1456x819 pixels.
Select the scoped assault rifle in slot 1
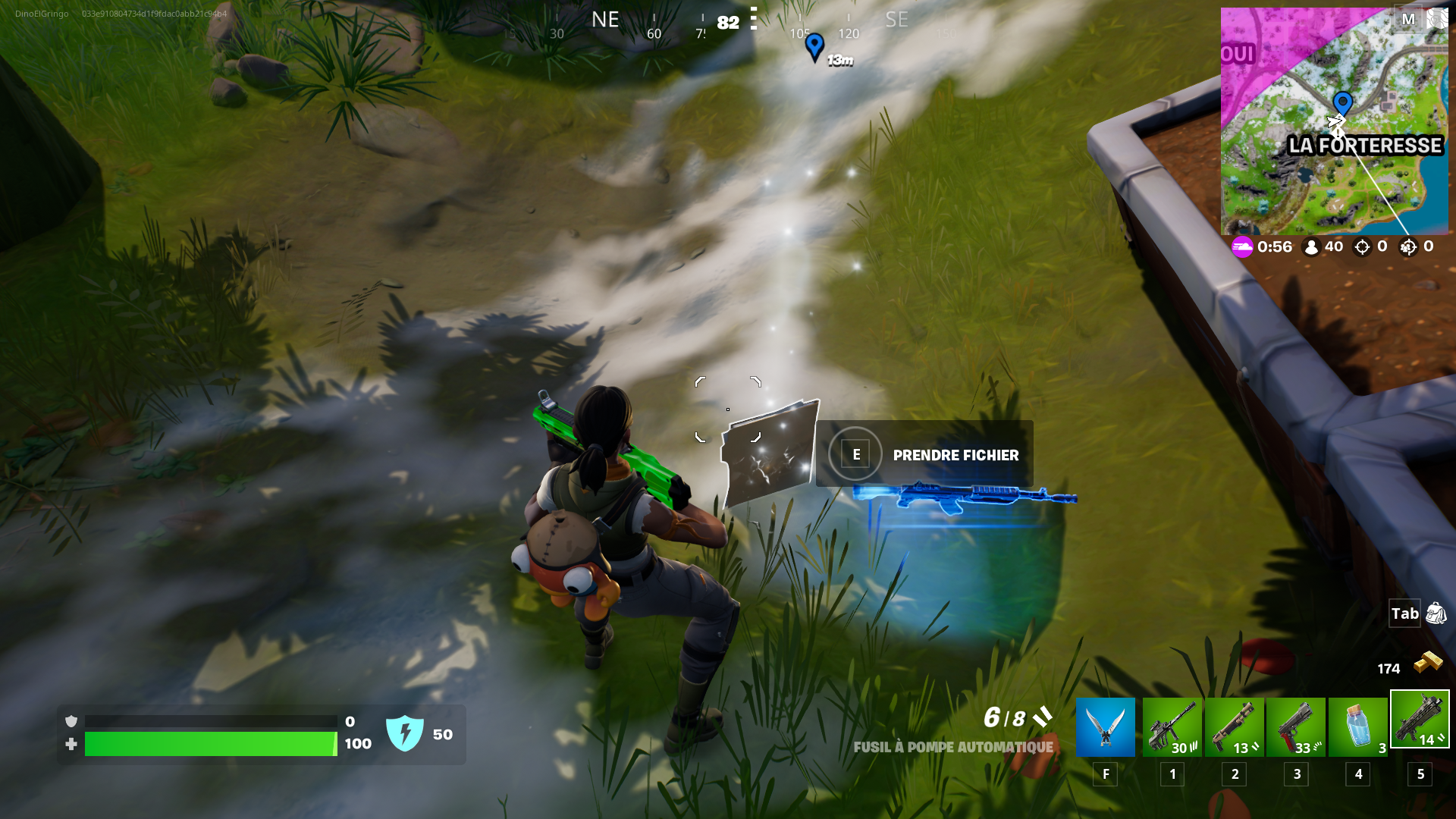[1171, 726]
